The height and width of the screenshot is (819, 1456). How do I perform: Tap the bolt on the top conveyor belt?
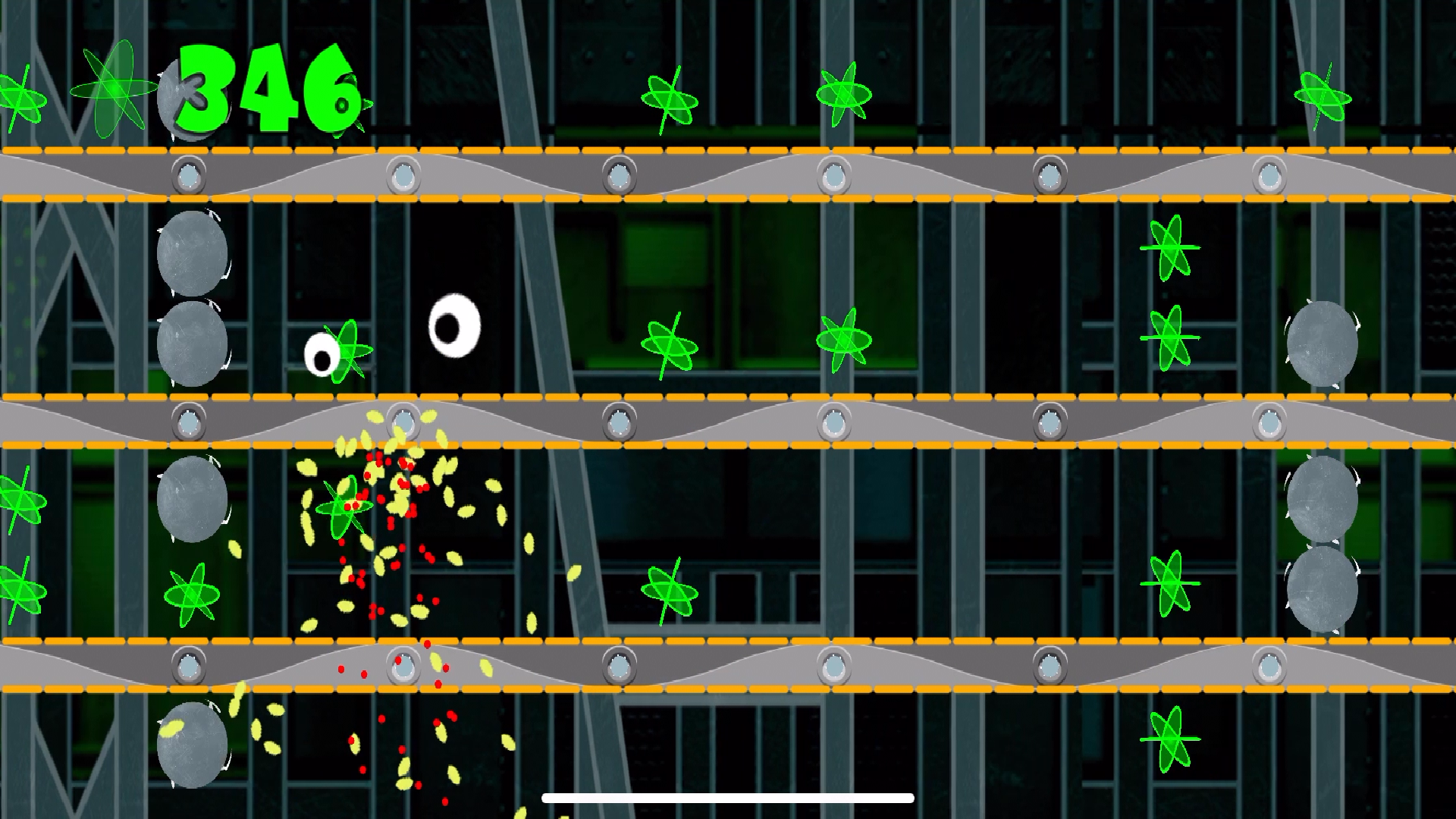coord(622,173)
